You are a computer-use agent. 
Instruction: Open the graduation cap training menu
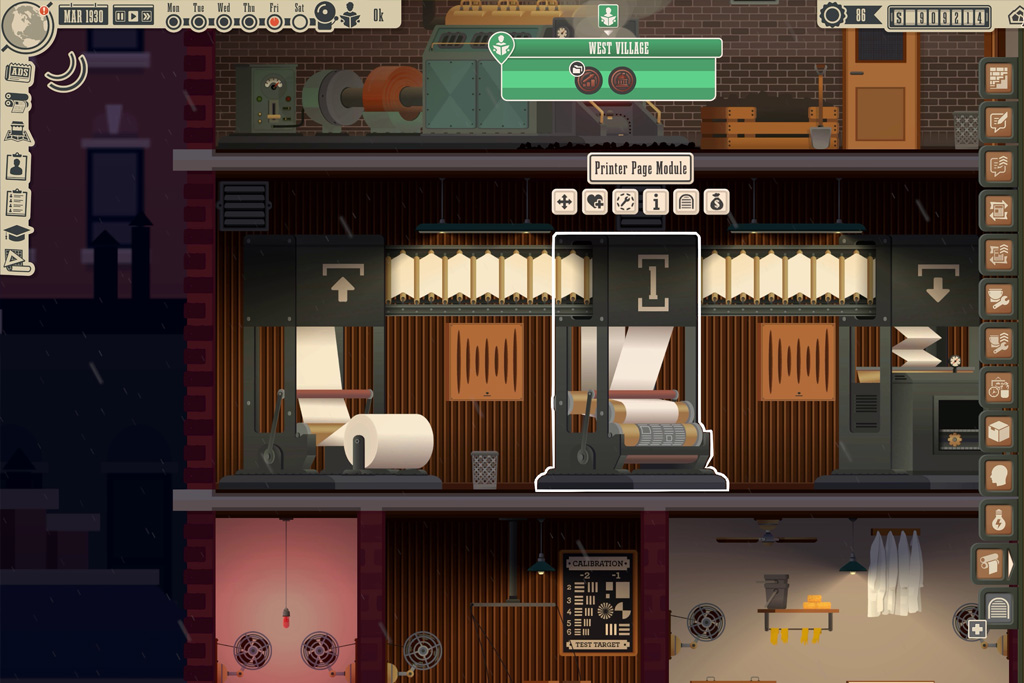[18, 233]
